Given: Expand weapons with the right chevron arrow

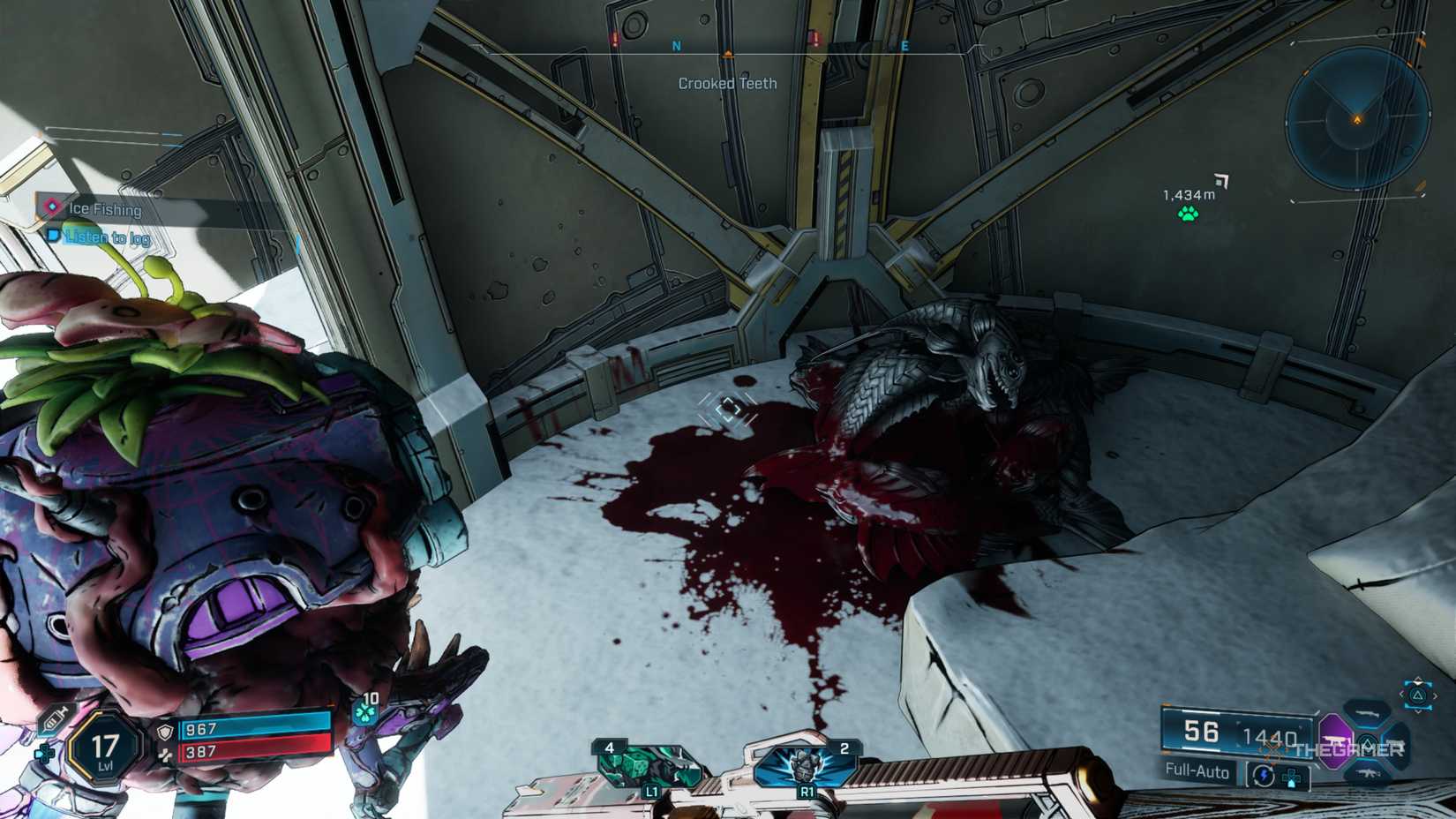Looking at the screenshot, I should (1436, 695).
